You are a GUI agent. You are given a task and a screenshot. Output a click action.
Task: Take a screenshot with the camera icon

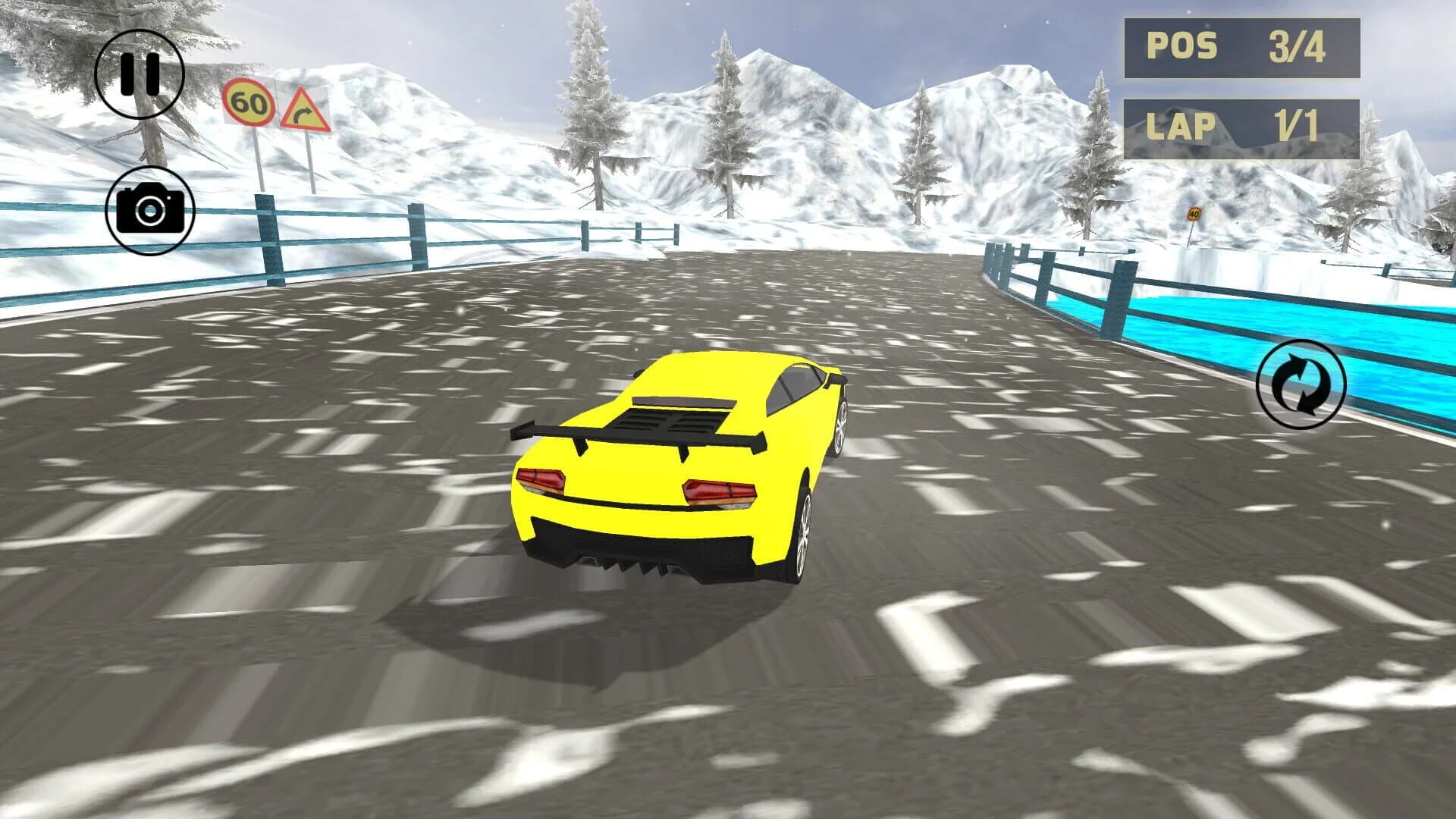point(150,211)
